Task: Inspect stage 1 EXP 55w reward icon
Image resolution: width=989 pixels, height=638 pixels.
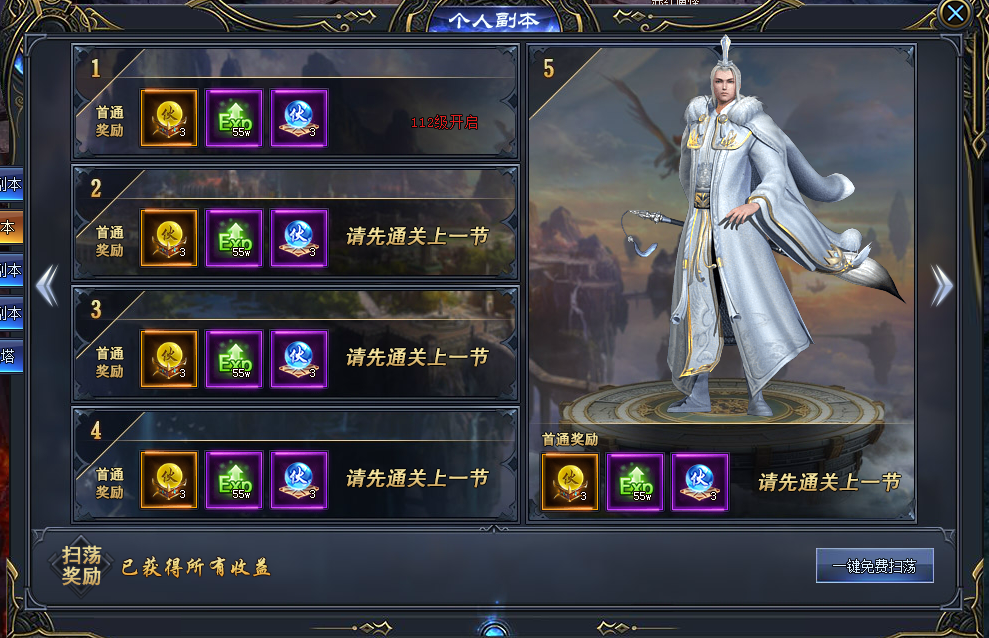Action: pyautogui.click(x=234, y=118)
